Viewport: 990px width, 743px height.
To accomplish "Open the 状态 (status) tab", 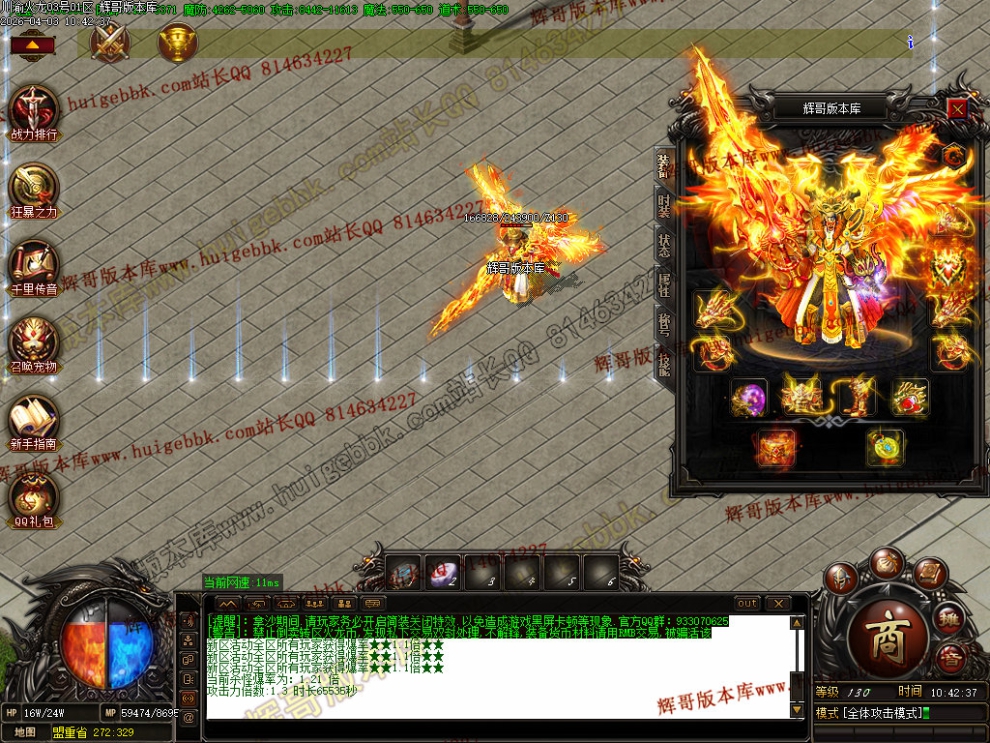I will (664, 244).
